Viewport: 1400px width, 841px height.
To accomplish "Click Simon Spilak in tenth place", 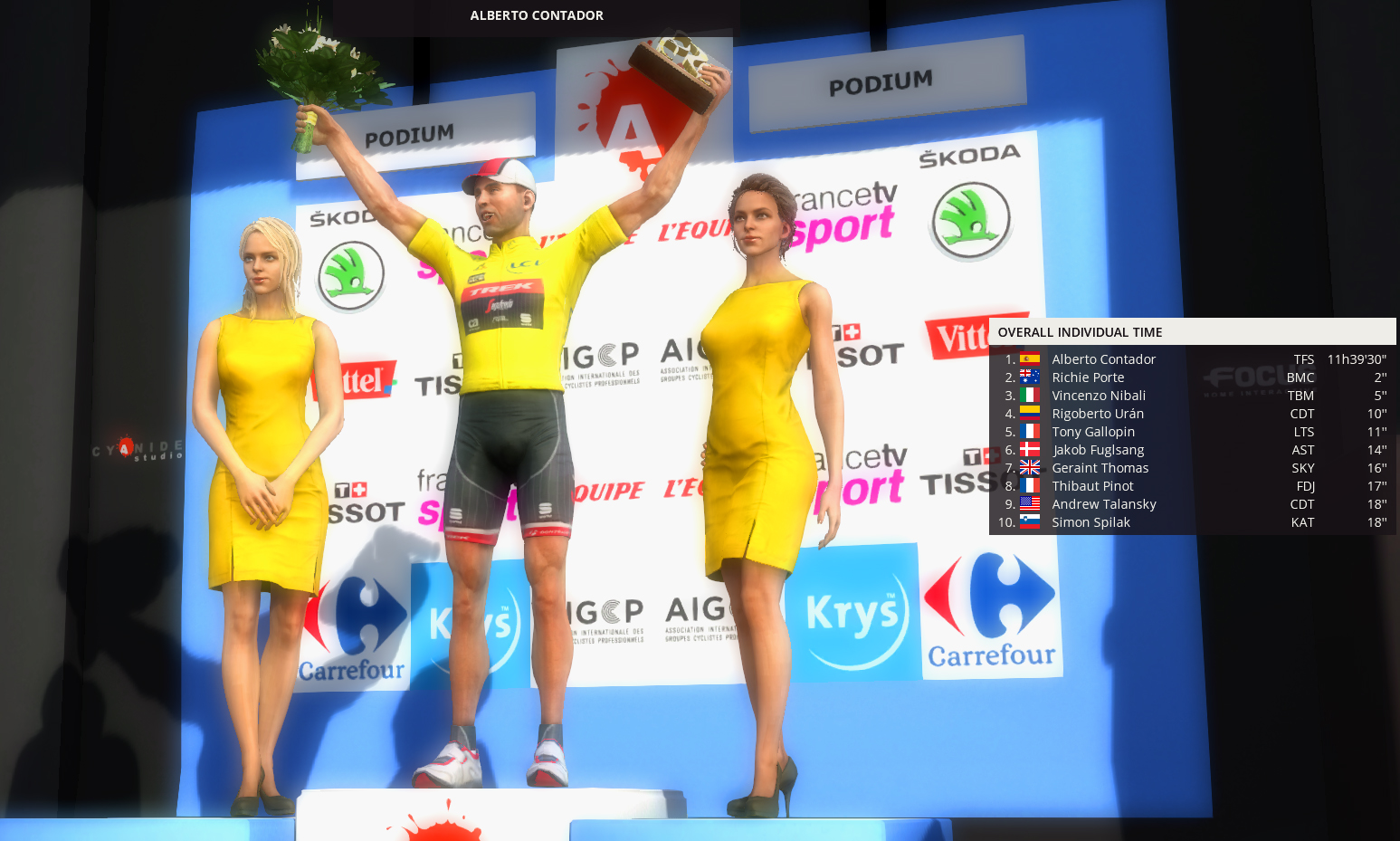I will tap(1090, 522).
